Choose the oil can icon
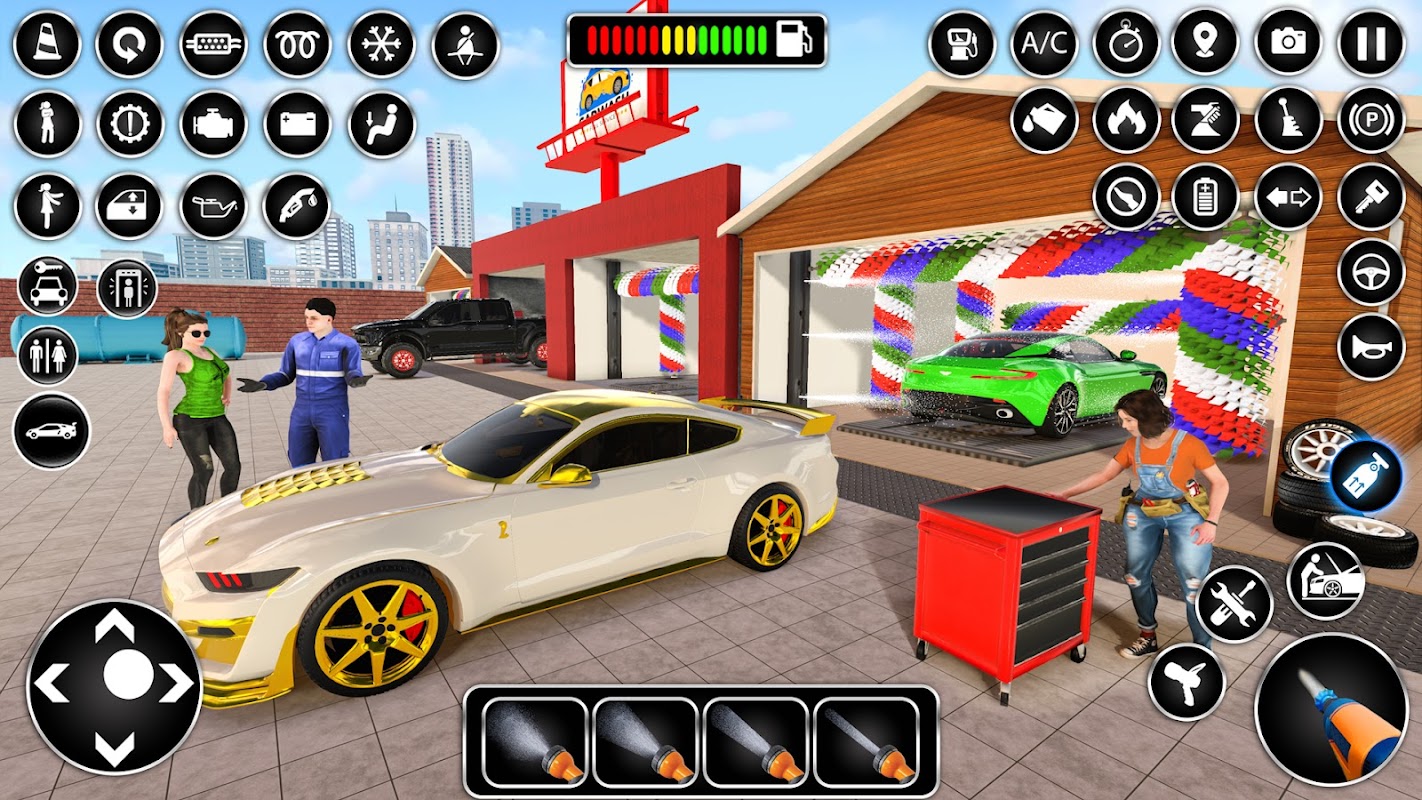1422x800 pixels. [x=213, y=206]
